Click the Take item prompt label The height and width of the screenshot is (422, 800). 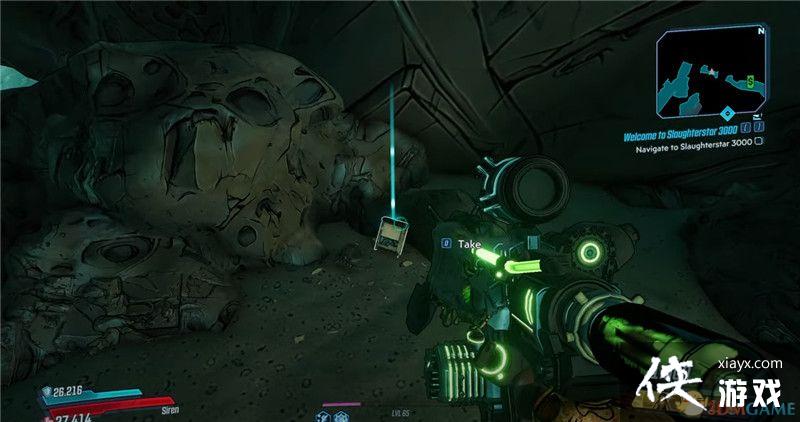click(x=469, y=244)
